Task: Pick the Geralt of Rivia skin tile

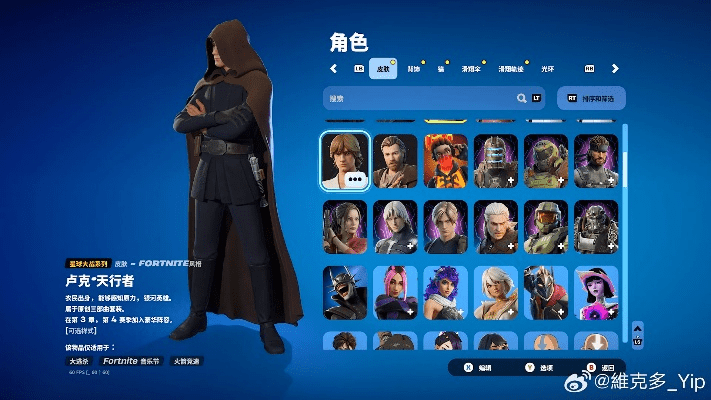Action: tap(495, 226)
